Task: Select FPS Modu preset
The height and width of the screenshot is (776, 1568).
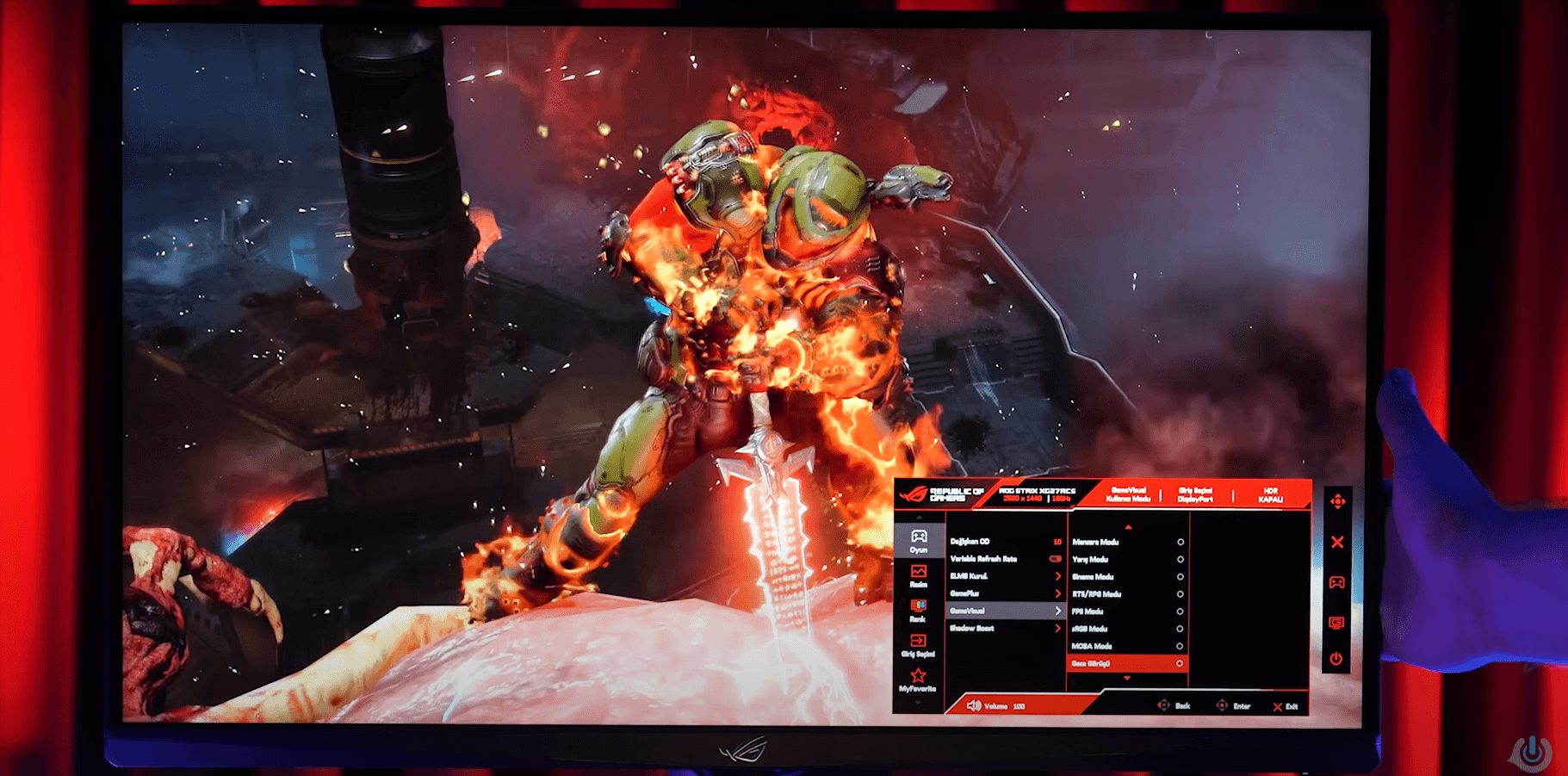Action: point(1127,611)
